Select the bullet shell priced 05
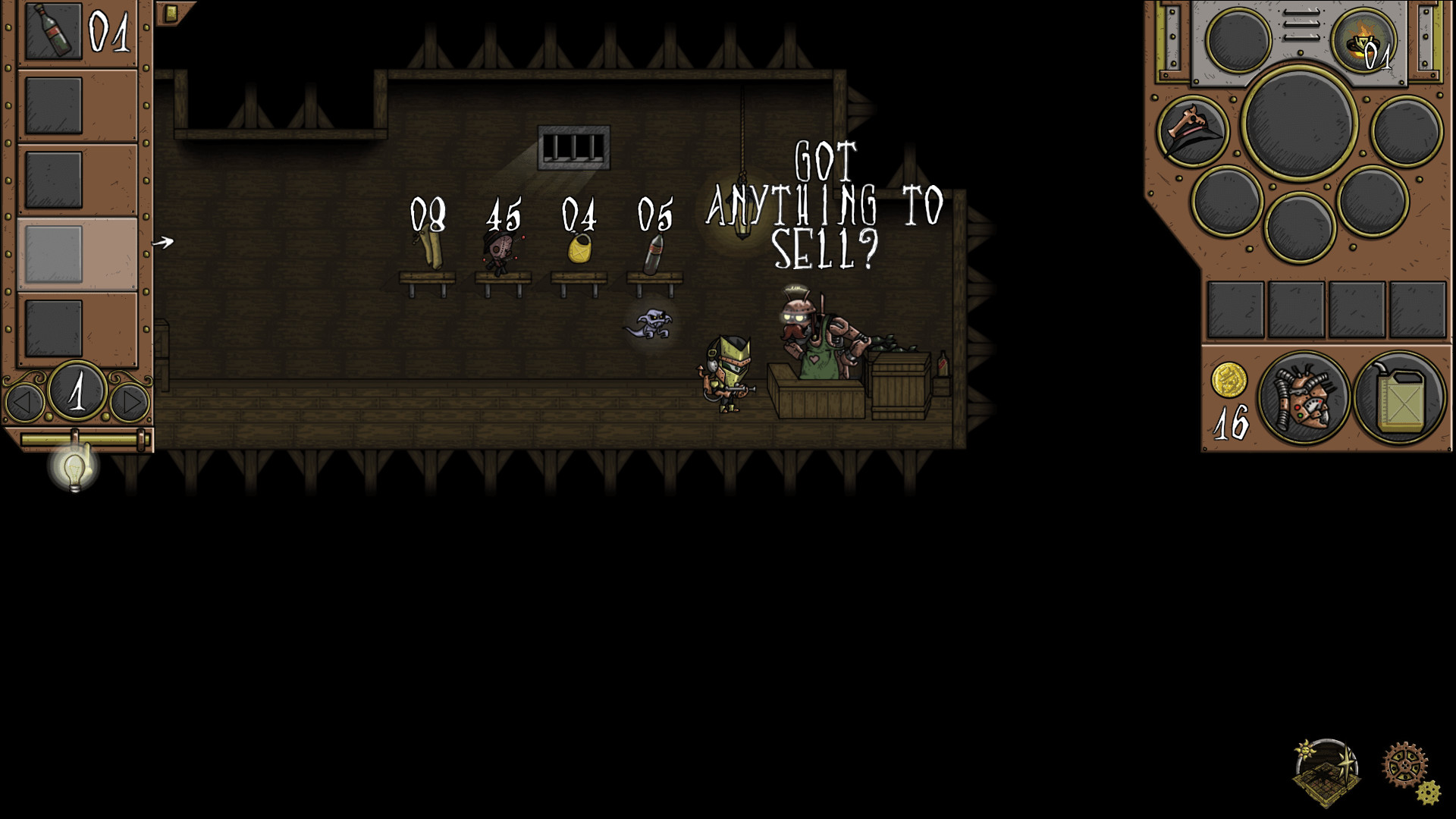The width and height of the screenshot is (1456, 819). click(655, 250)
